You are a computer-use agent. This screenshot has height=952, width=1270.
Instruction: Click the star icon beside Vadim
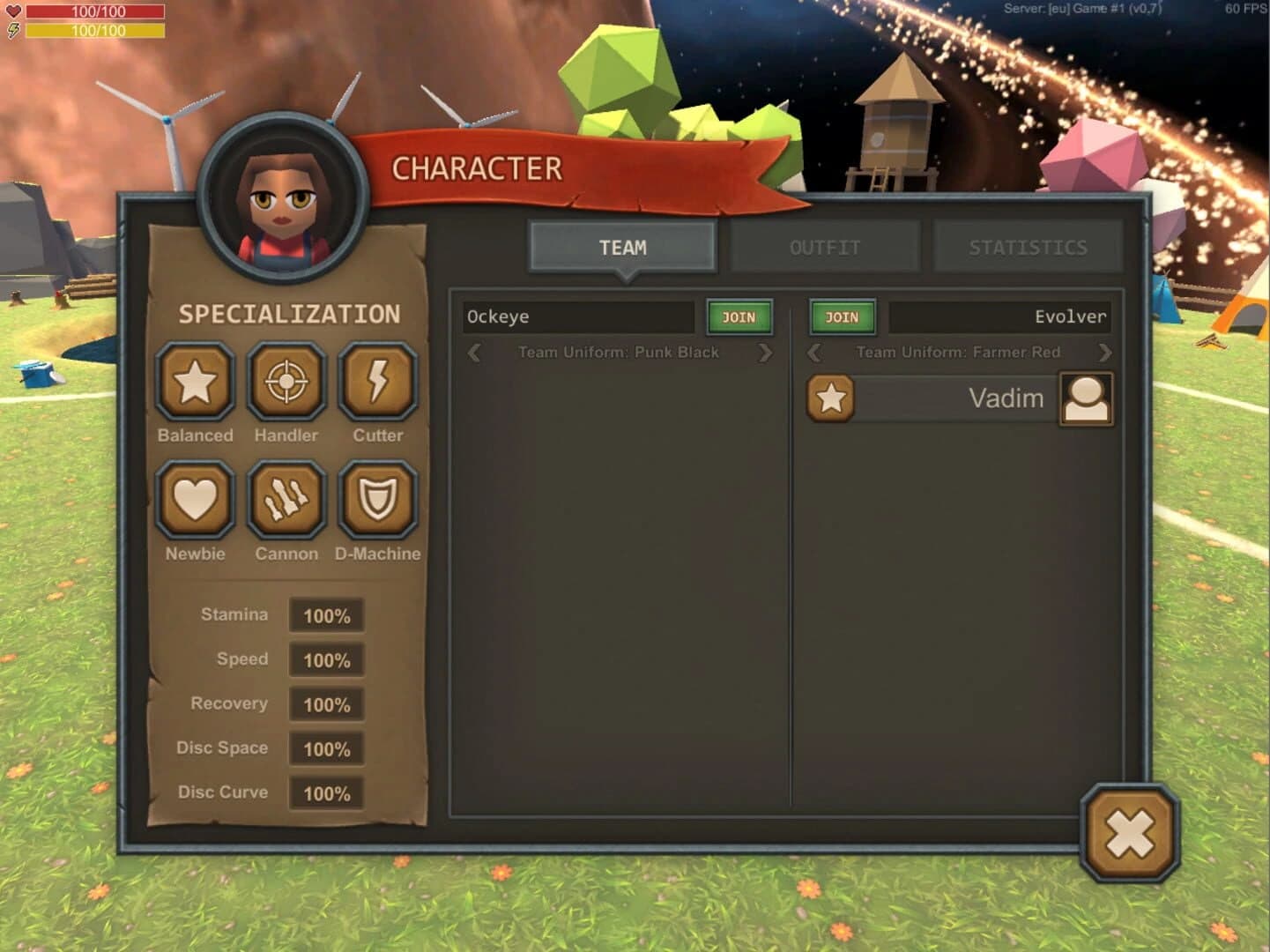tap(829, 398)
